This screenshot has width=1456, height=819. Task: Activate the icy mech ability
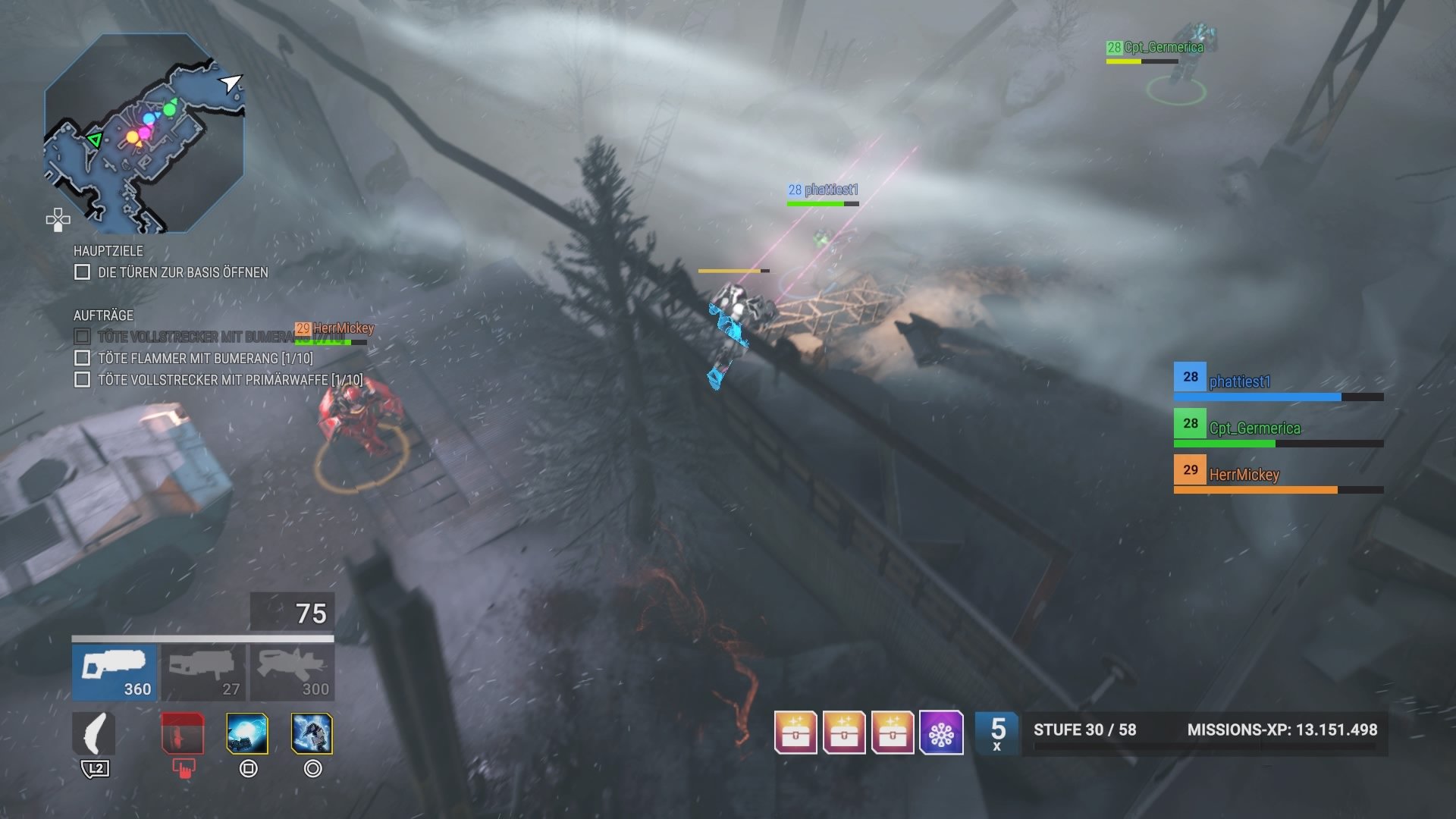pos(312,733)
